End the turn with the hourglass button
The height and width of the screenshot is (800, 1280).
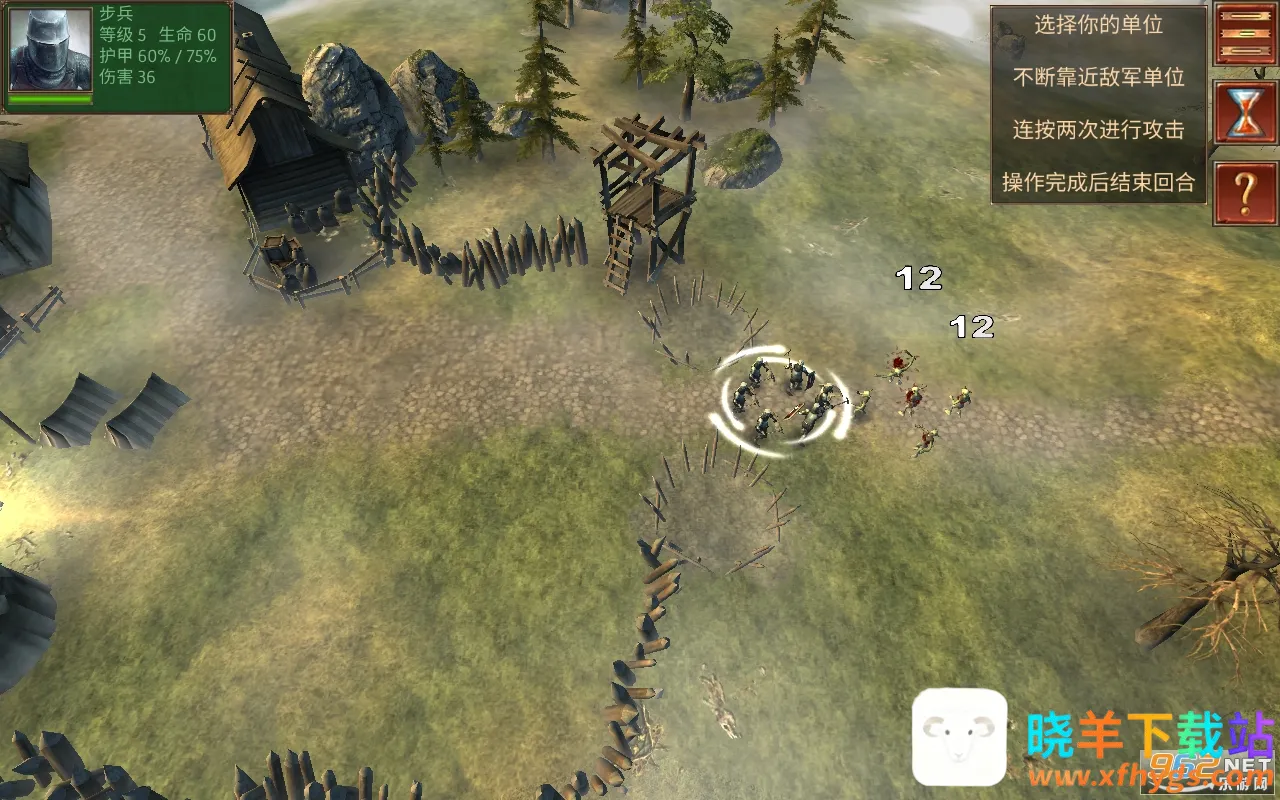[1246, 112]
